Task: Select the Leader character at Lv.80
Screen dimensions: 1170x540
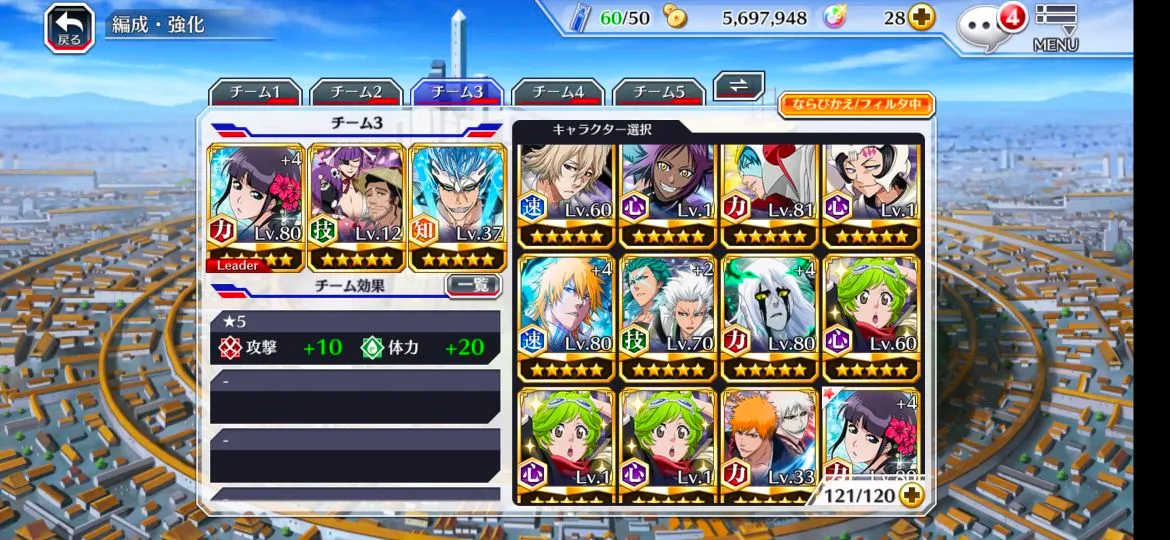Action: click(x=255, y=207)
